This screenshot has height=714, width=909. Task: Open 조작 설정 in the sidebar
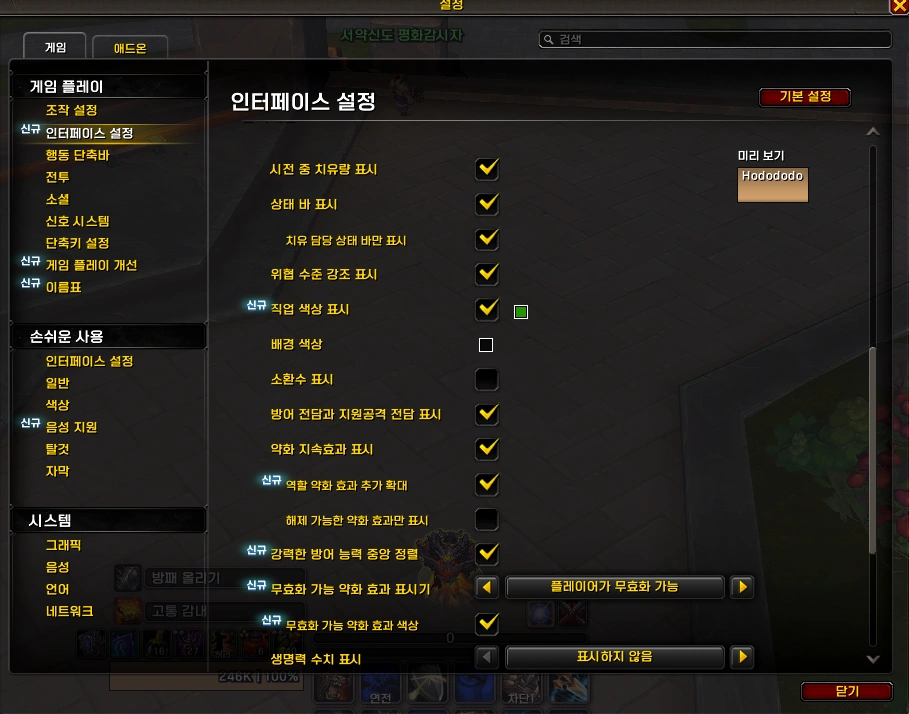coord(71,110)
